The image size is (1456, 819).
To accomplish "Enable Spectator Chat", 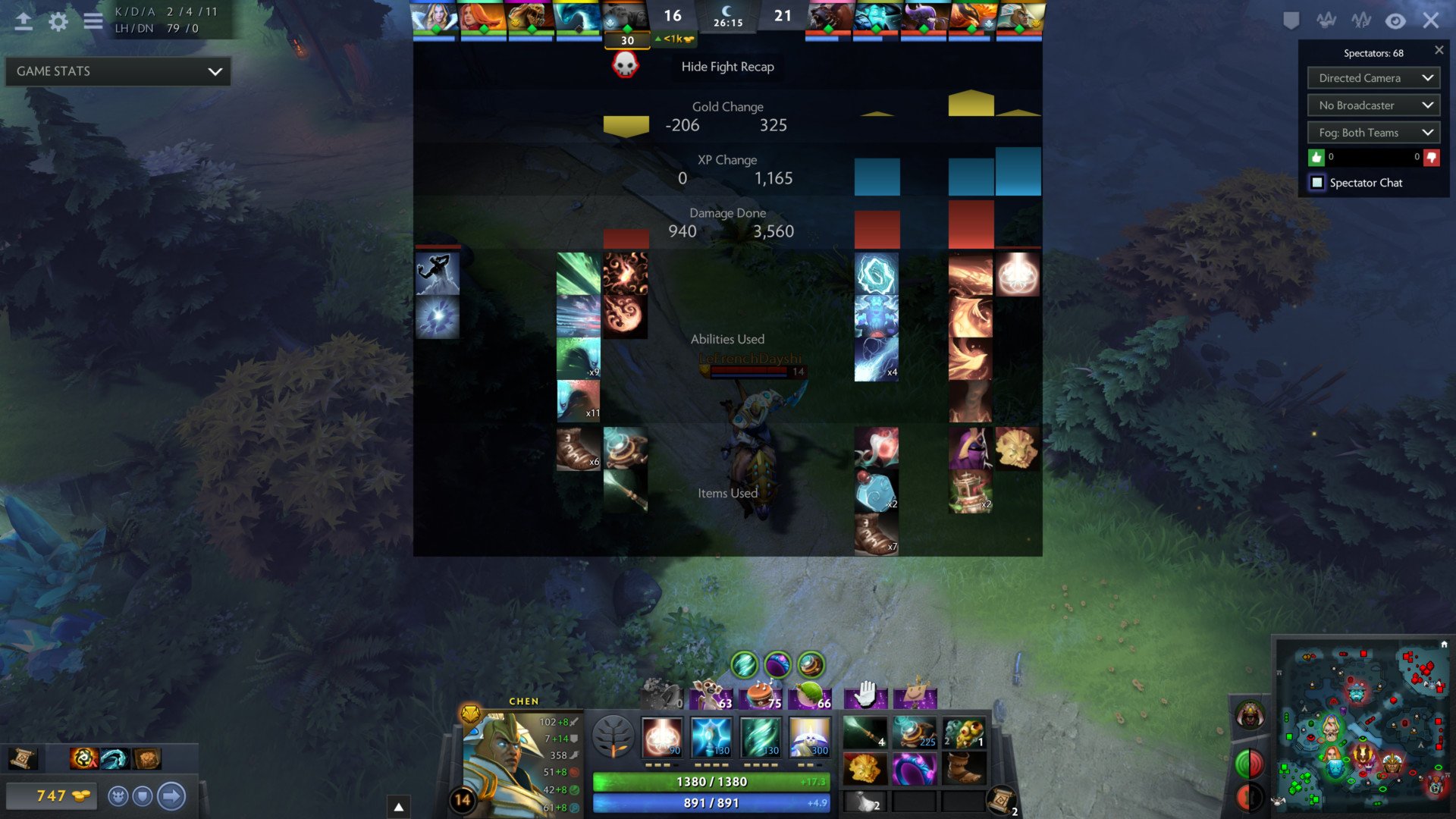I will click(1317, 183).
